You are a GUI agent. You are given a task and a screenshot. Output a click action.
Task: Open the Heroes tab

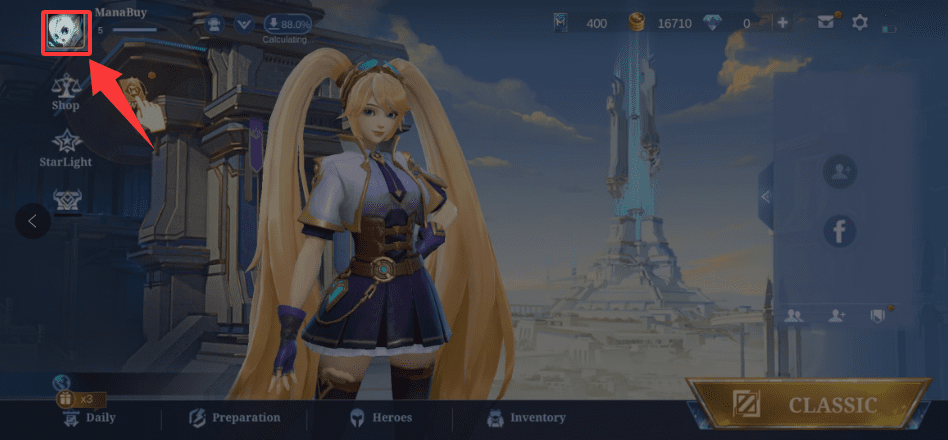pos(379,417)
